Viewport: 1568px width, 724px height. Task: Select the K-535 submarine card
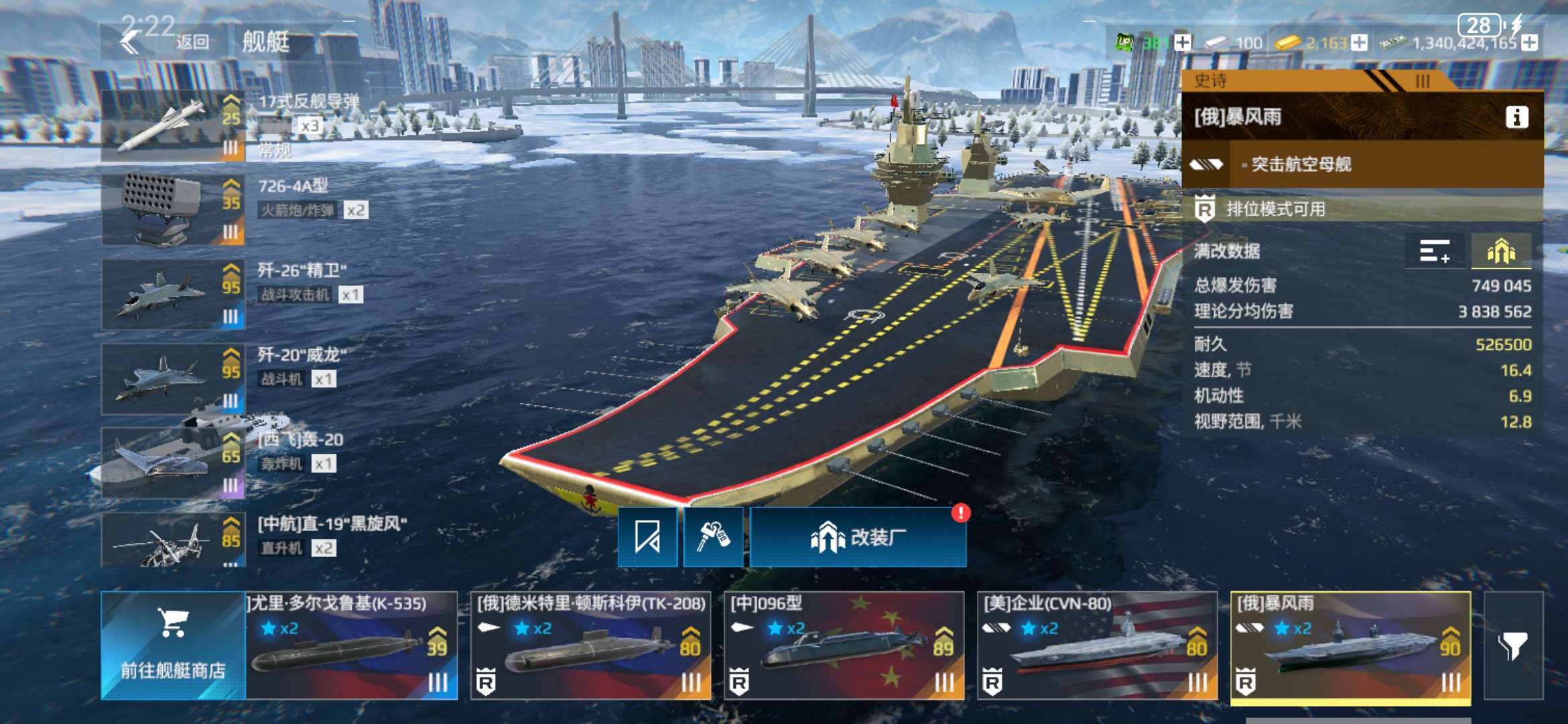point(352,646)
